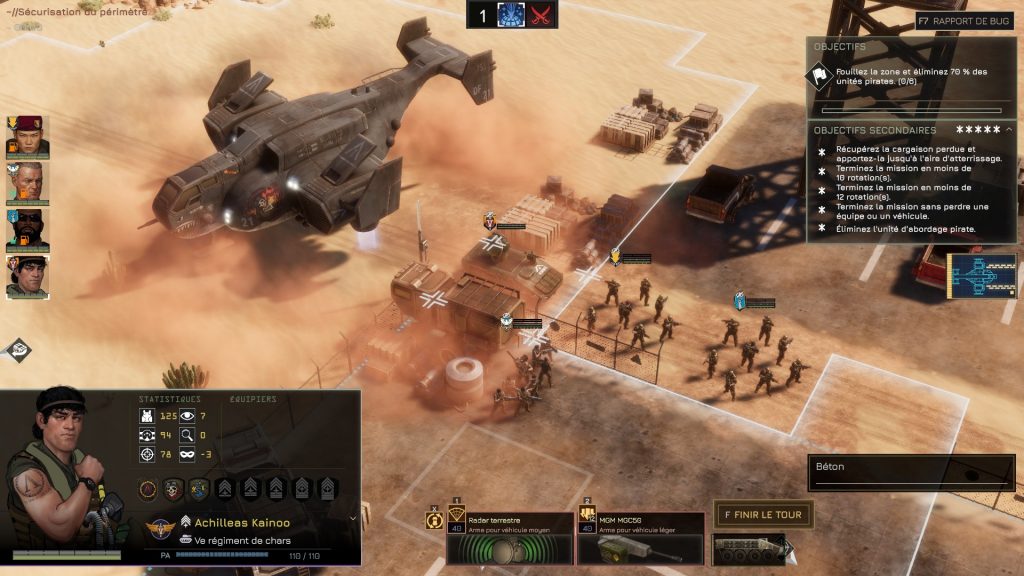Screen dimensions: 1024x576
Task: Choose the bearded soldier with sunglasses portrait
Action: (x=25, y=230)
